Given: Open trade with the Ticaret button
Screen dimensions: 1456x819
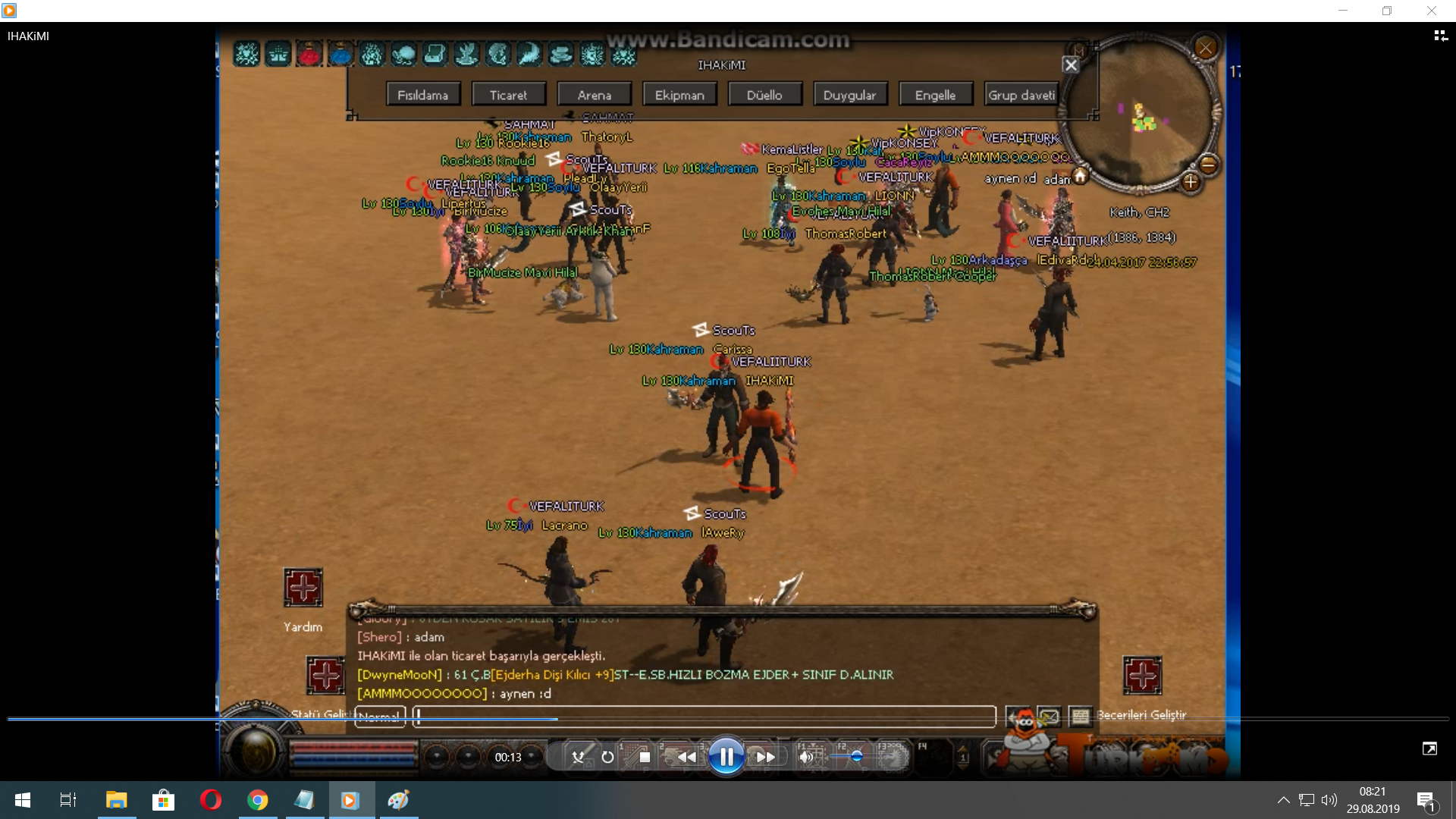Looking at the screenshot, I should 508,95.
